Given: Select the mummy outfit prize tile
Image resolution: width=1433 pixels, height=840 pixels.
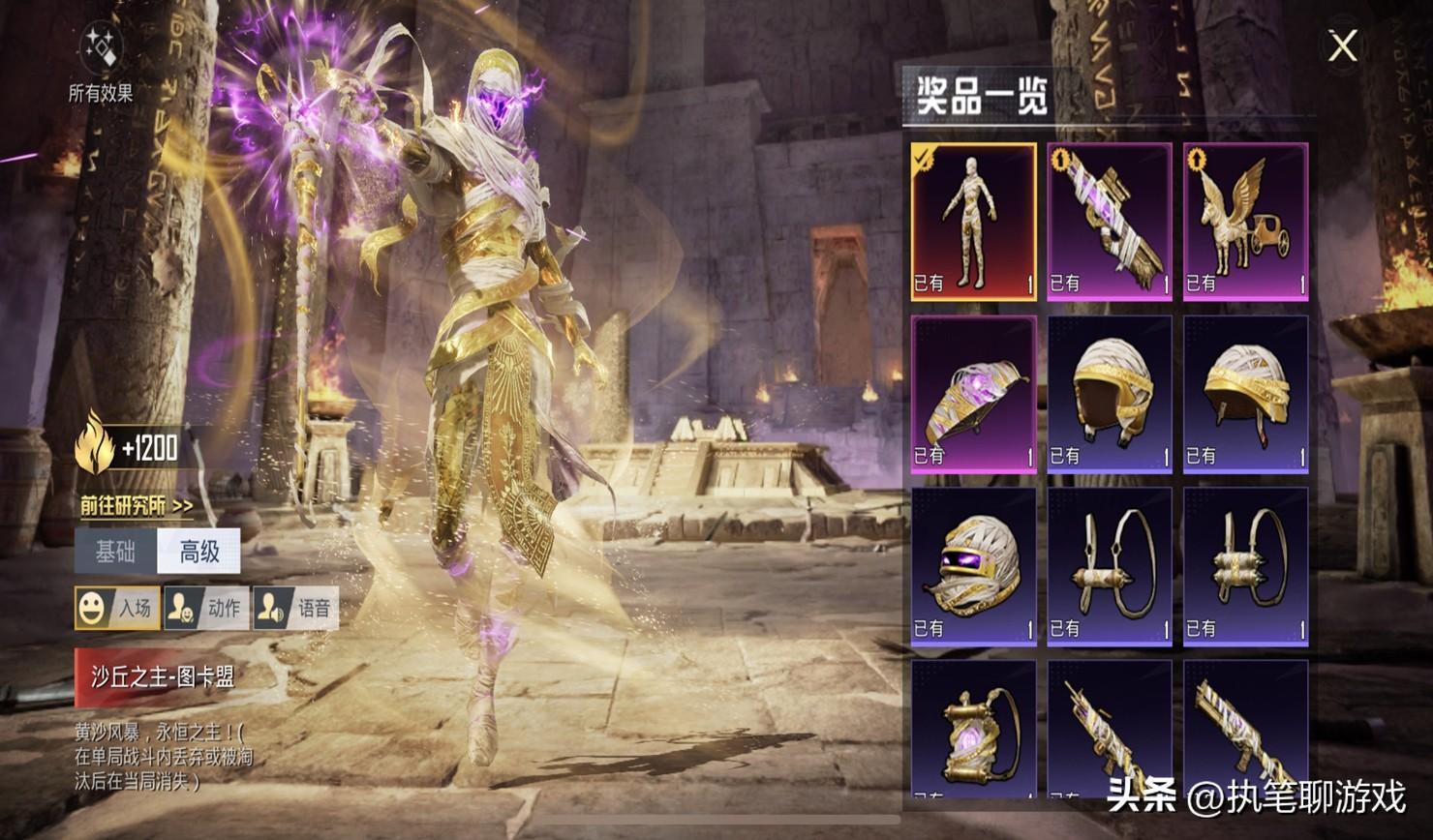Looking at the screenshot, I should pyautogui.click(x=973, y=222).
